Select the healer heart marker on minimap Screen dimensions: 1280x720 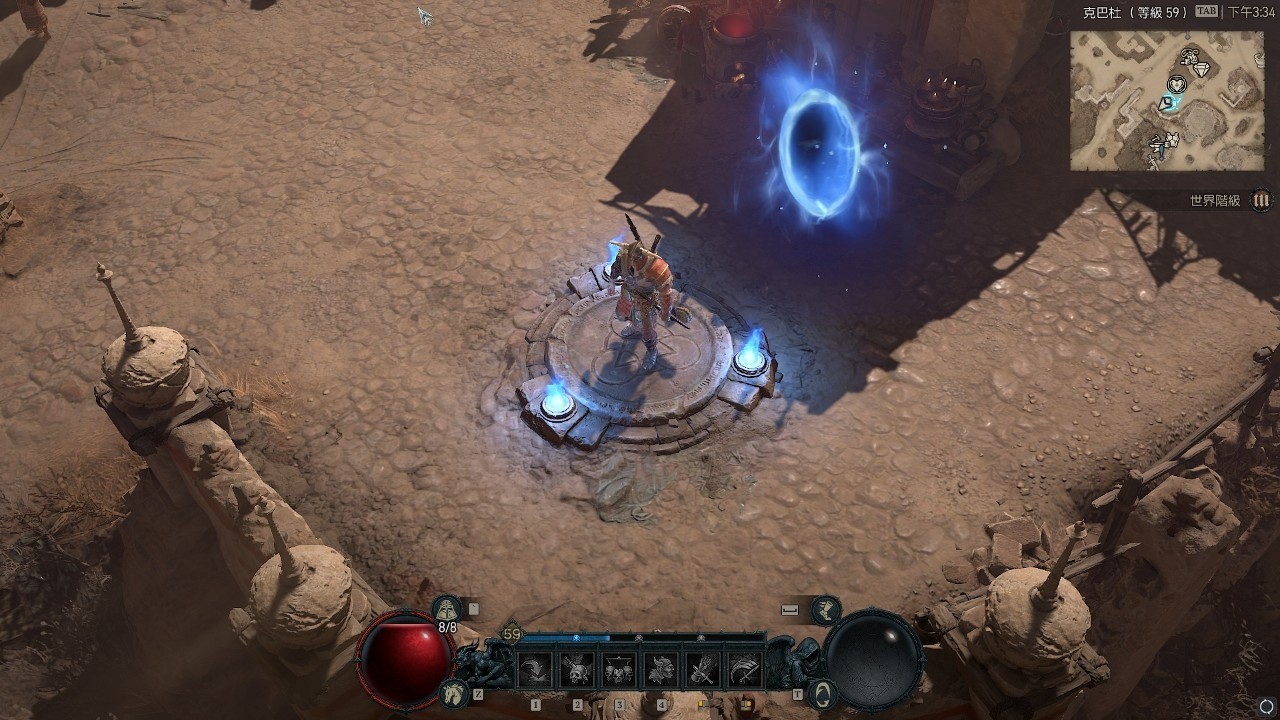[1177, 84]
